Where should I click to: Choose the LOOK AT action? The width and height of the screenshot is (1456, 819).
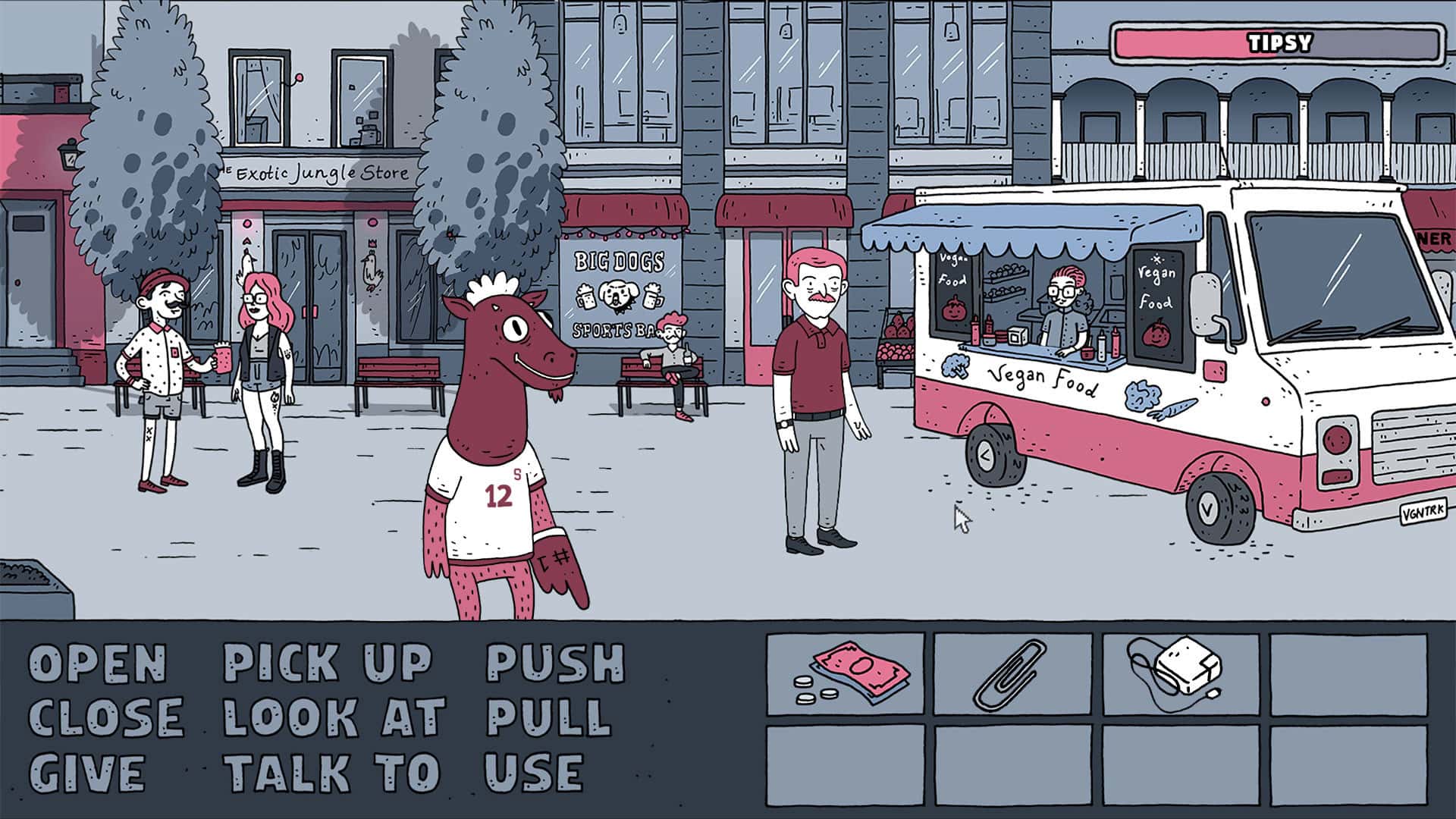coord(334,717)
